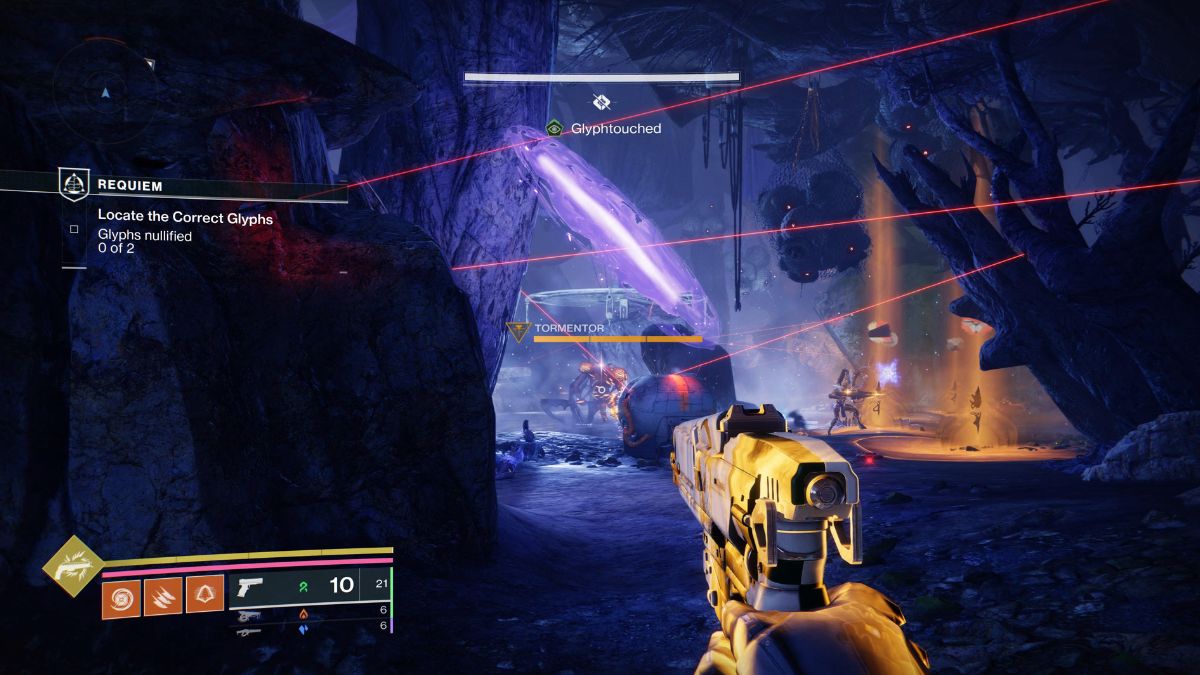Select the Locate the Correct Glyphs objective
Image resolution: width=1200 pixels, height=675 pixels.
184,216
